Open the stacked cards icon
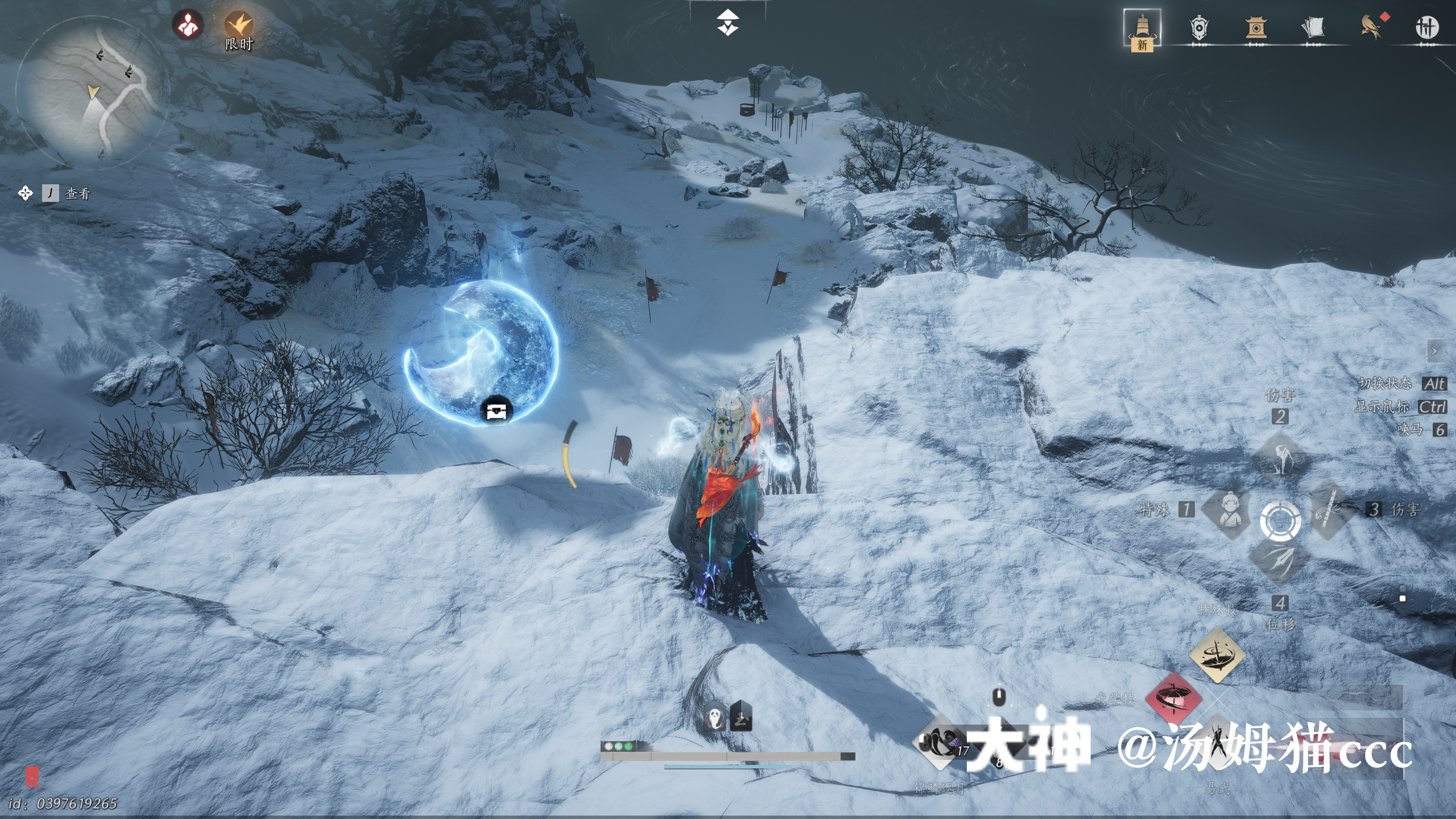The width and height of the screenshot is (1456, 819). pyautogui.click(x=1313, y=27)
